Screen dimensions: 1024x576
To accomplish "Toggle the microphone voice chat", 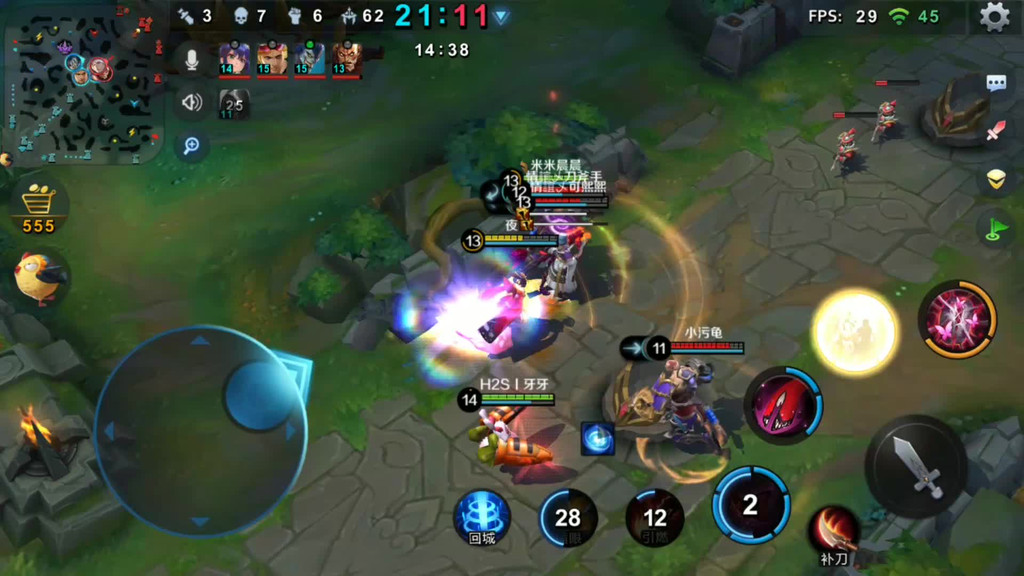I will click(191, 58).
